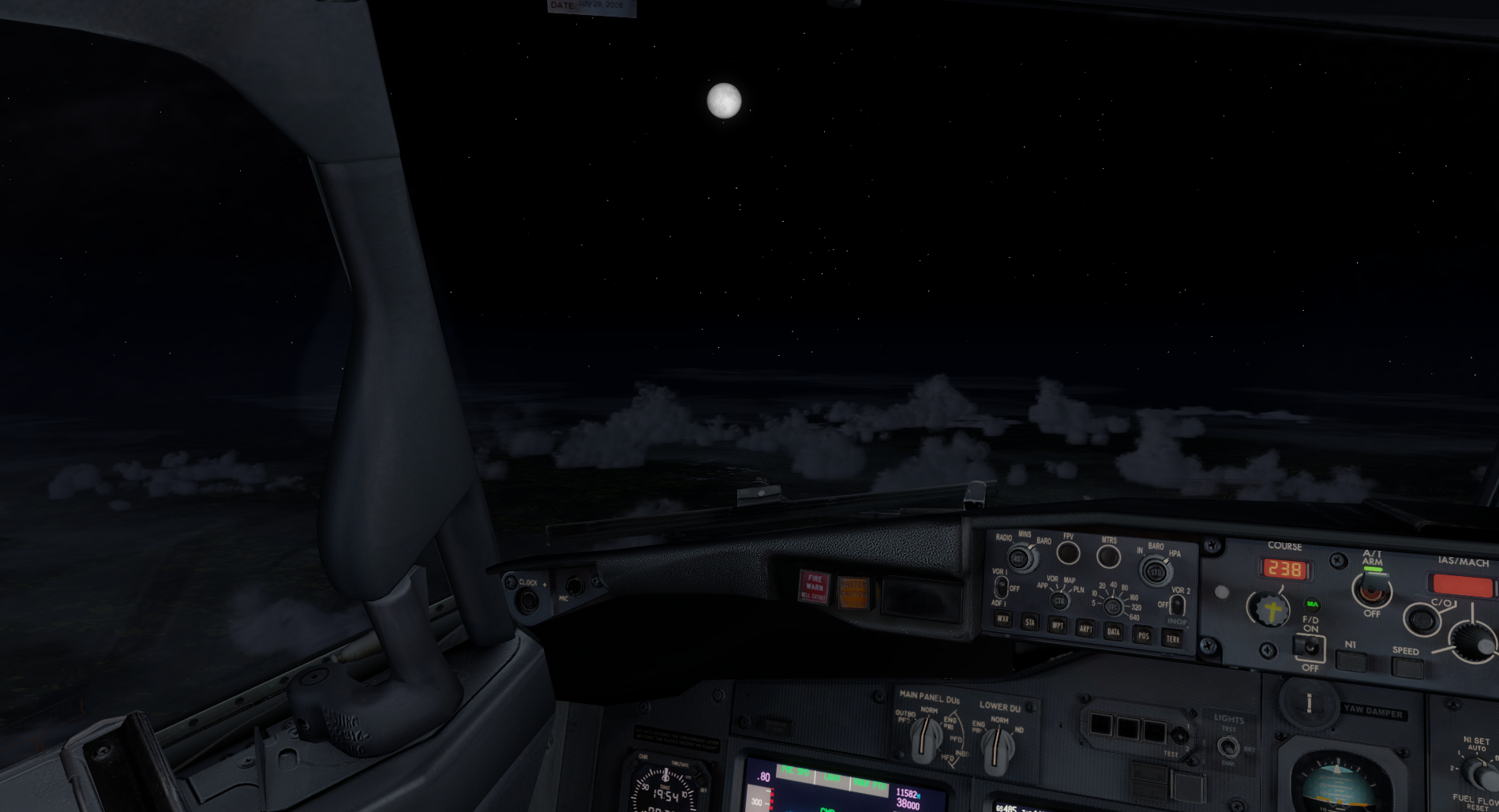Push the WXR button on the EFIS panel

click(x=1002, y=619)
